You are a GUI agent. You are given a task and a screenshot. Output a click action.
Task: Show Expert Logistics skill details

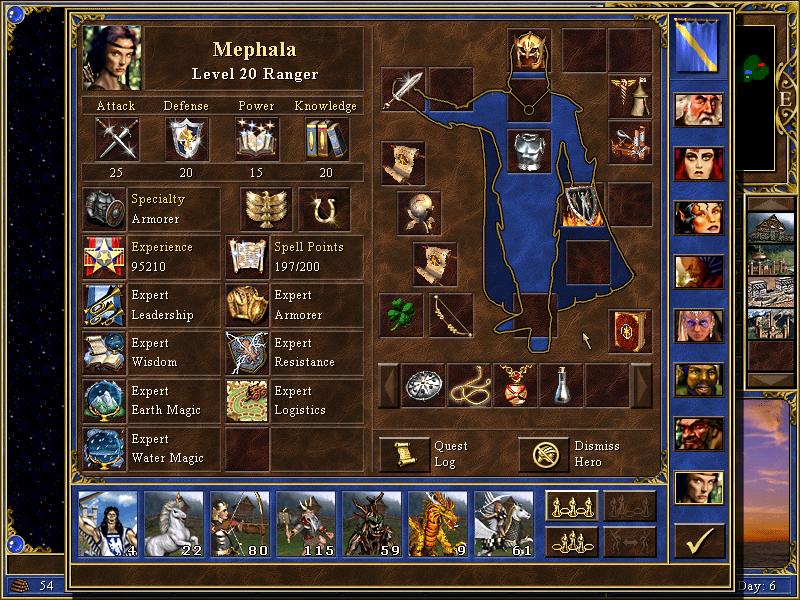pyautogui.click(x=246, y=401)
